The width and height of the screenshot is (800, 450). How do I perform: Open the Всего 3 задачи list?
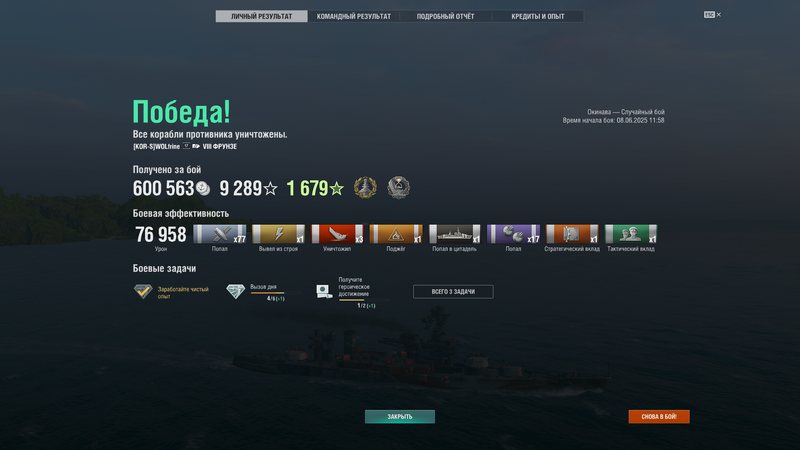(x=453, y=291)
